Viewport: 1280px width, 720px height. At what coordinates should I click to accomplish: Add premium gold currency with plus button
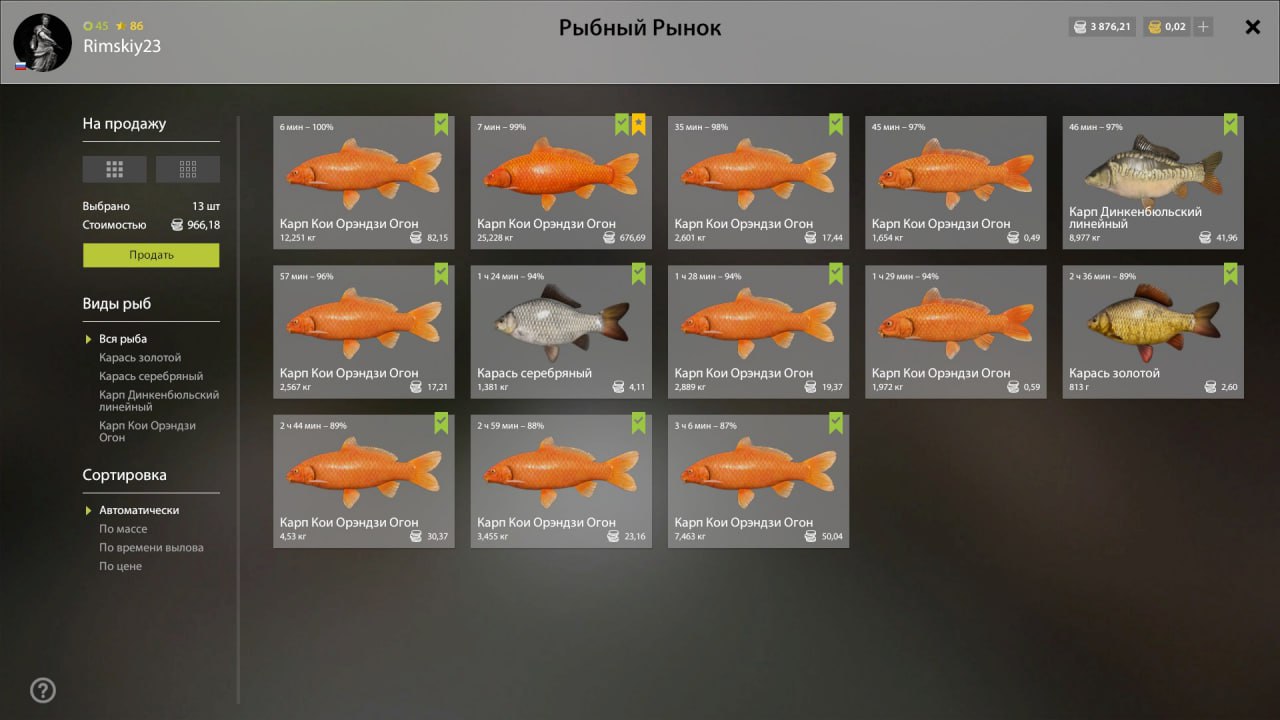pyautogui.click(x=1203, y=27)
